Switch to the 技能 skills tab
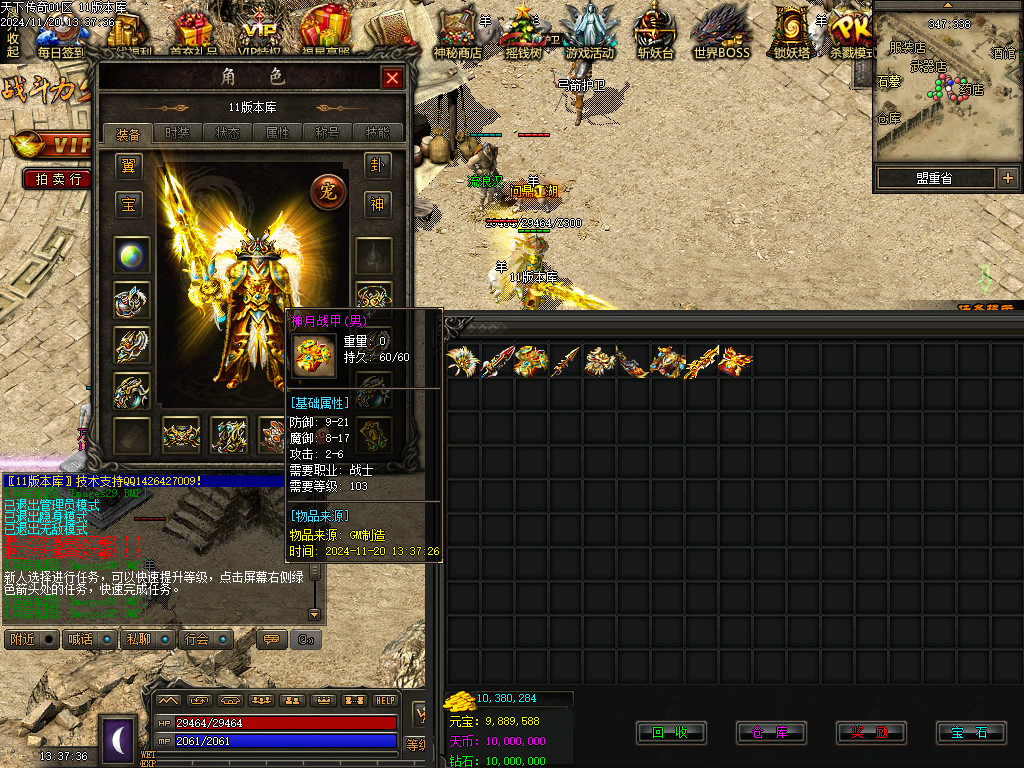 click(378, 133)
